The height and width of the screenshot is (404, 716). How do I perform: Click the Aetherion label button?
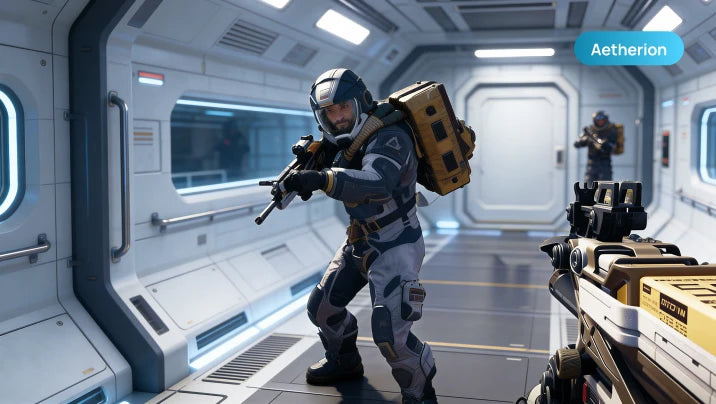pyautogui.click(x=629, y=49)
